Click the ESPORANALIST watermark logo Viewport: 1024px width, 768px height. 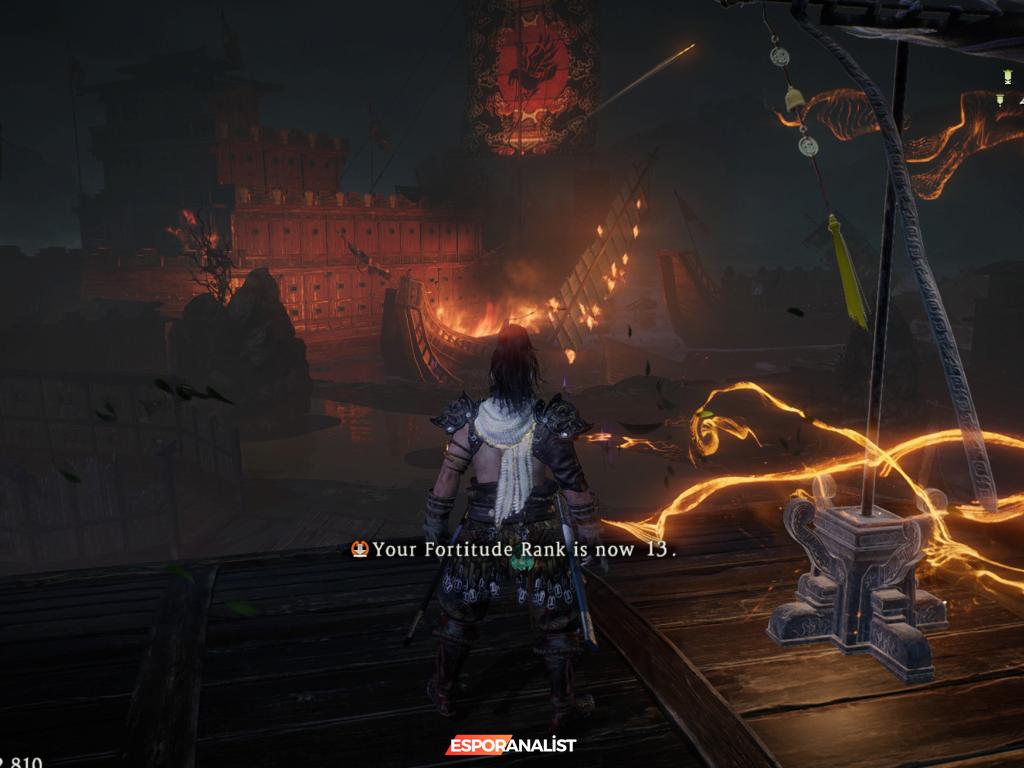click(511, 746)
